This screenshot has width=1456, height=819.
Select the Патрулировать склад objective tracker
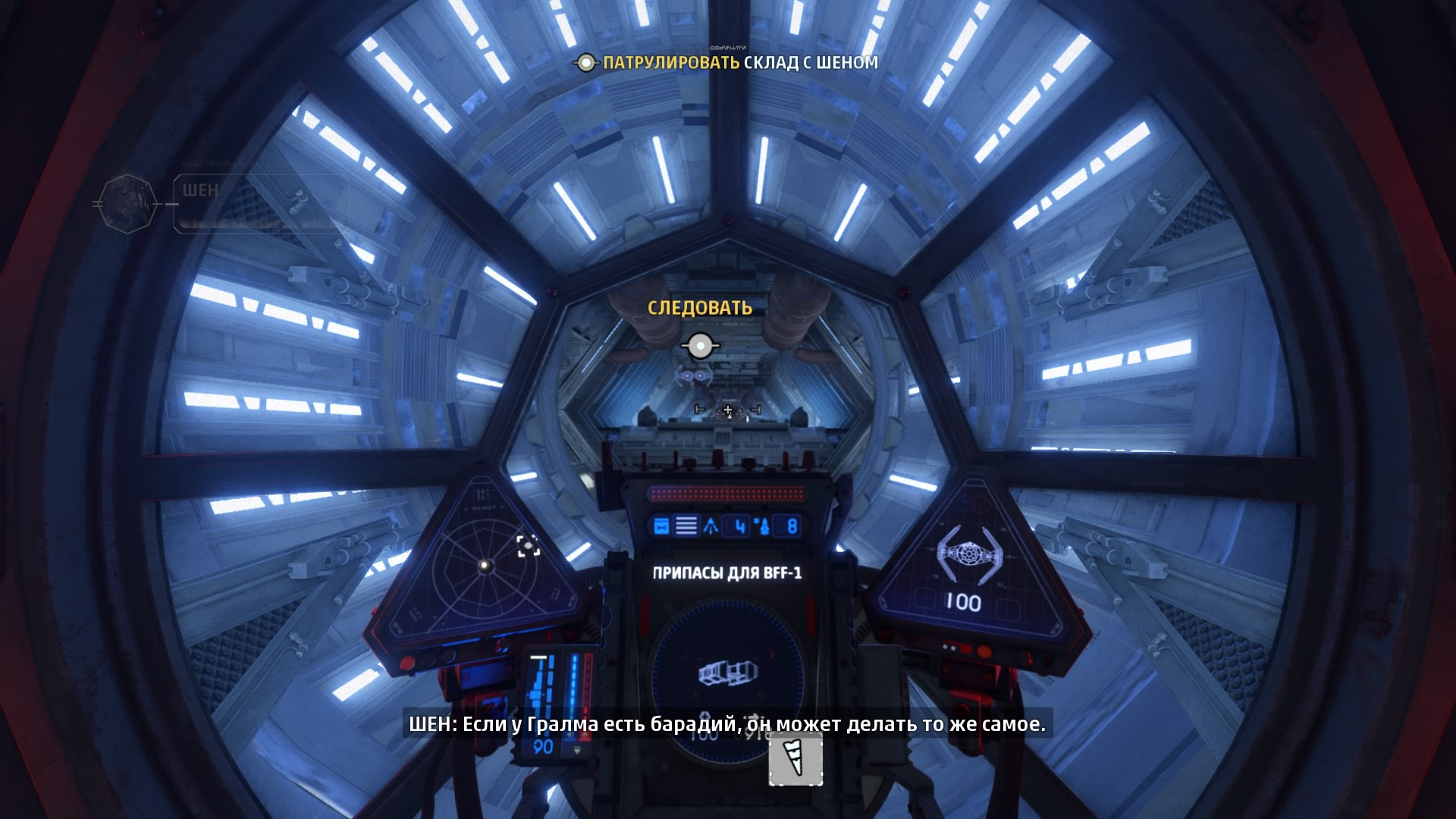726,62
